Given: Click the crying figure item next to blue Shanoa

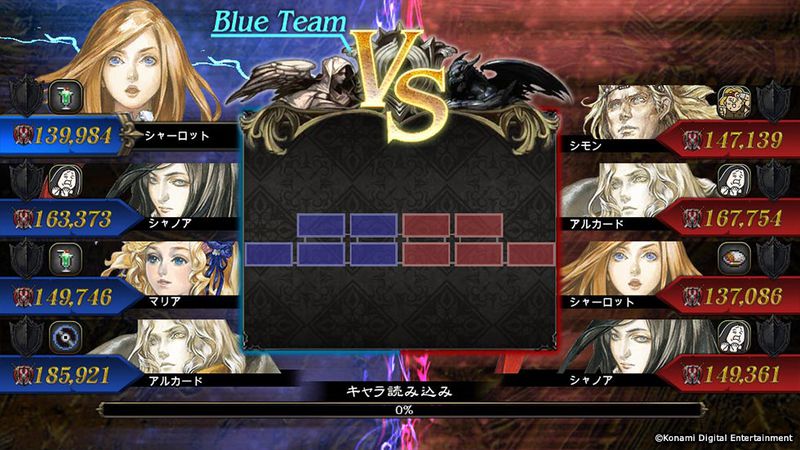Looking at the screenshot, I should [65, 181].
